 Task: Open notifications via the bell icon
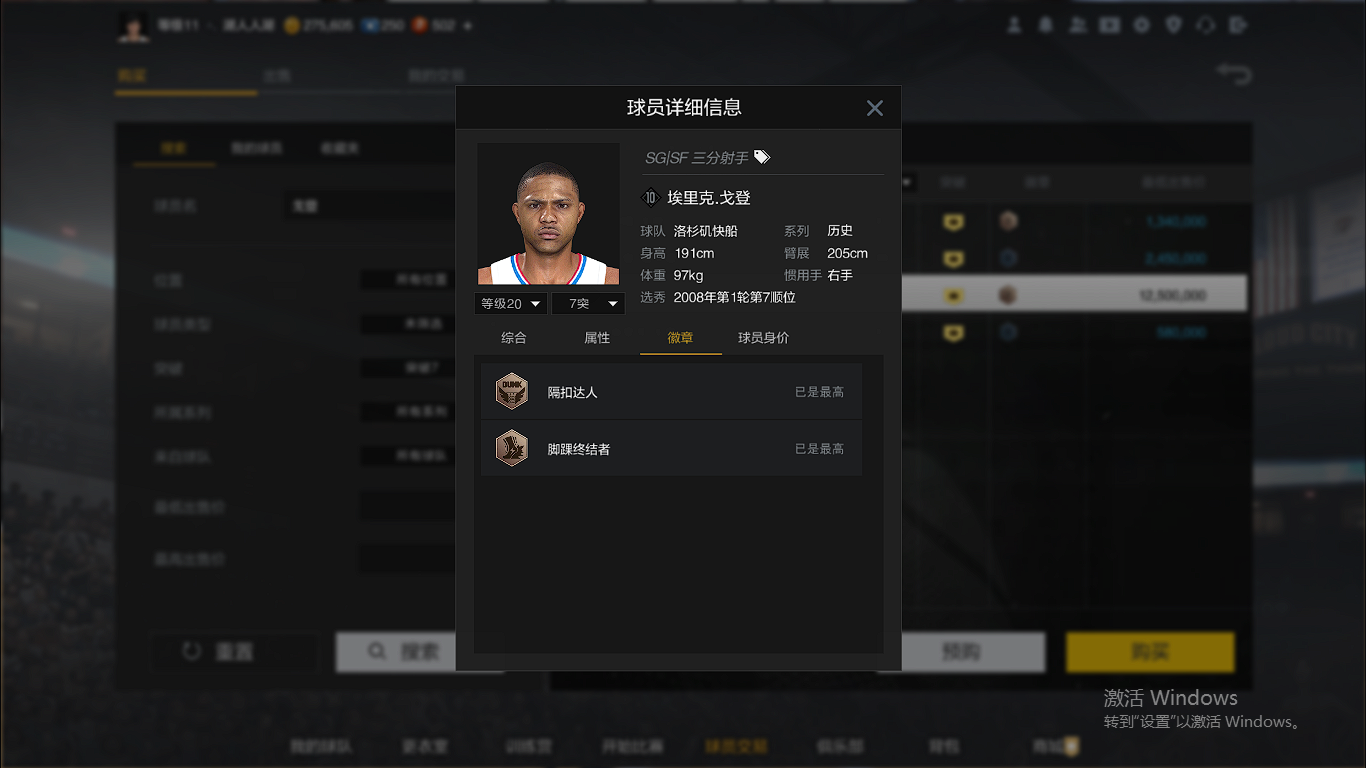click(x=1045, y=25)
